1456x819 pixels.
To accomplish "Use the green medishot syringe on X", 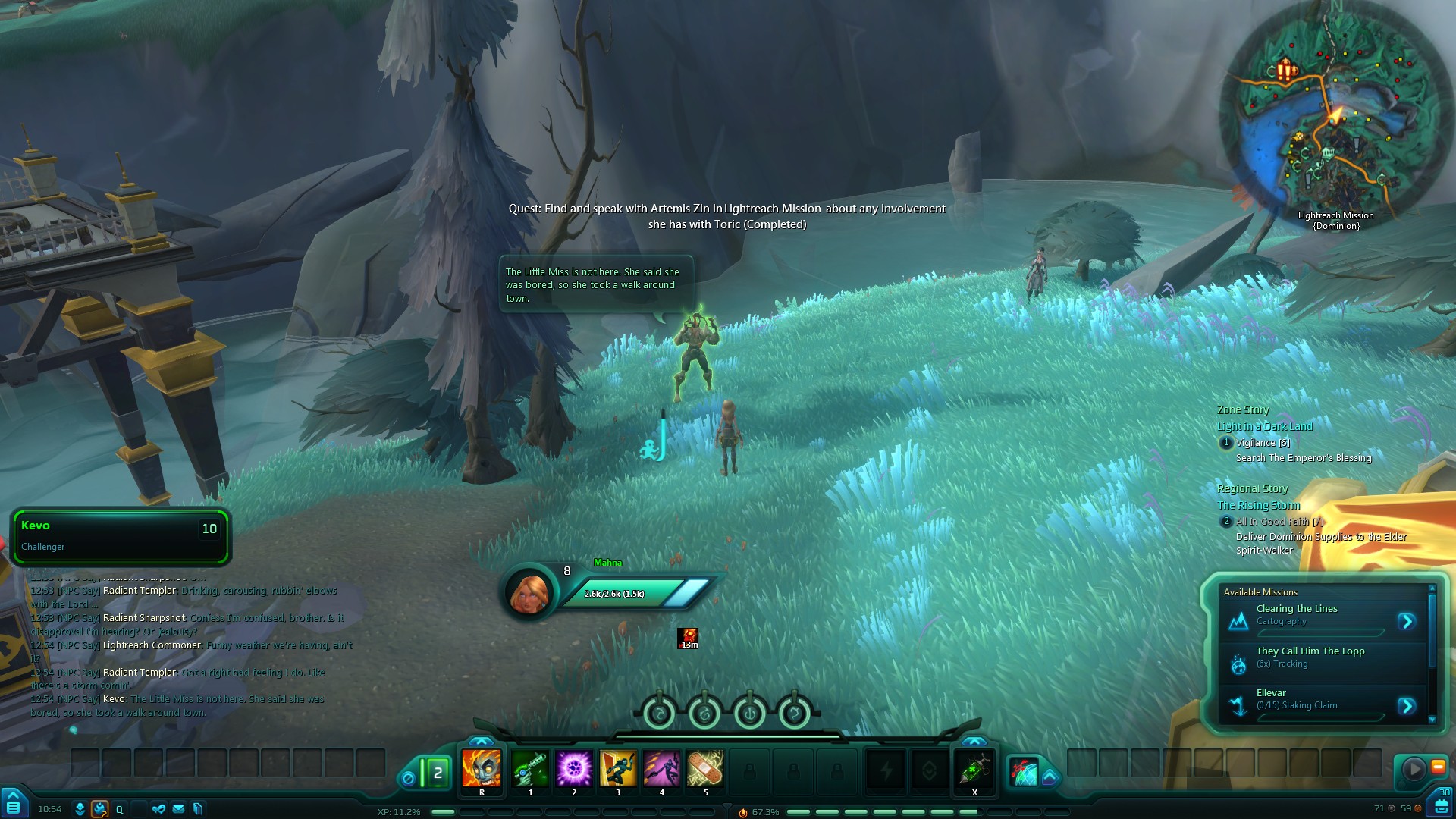I will coord(974,770).
